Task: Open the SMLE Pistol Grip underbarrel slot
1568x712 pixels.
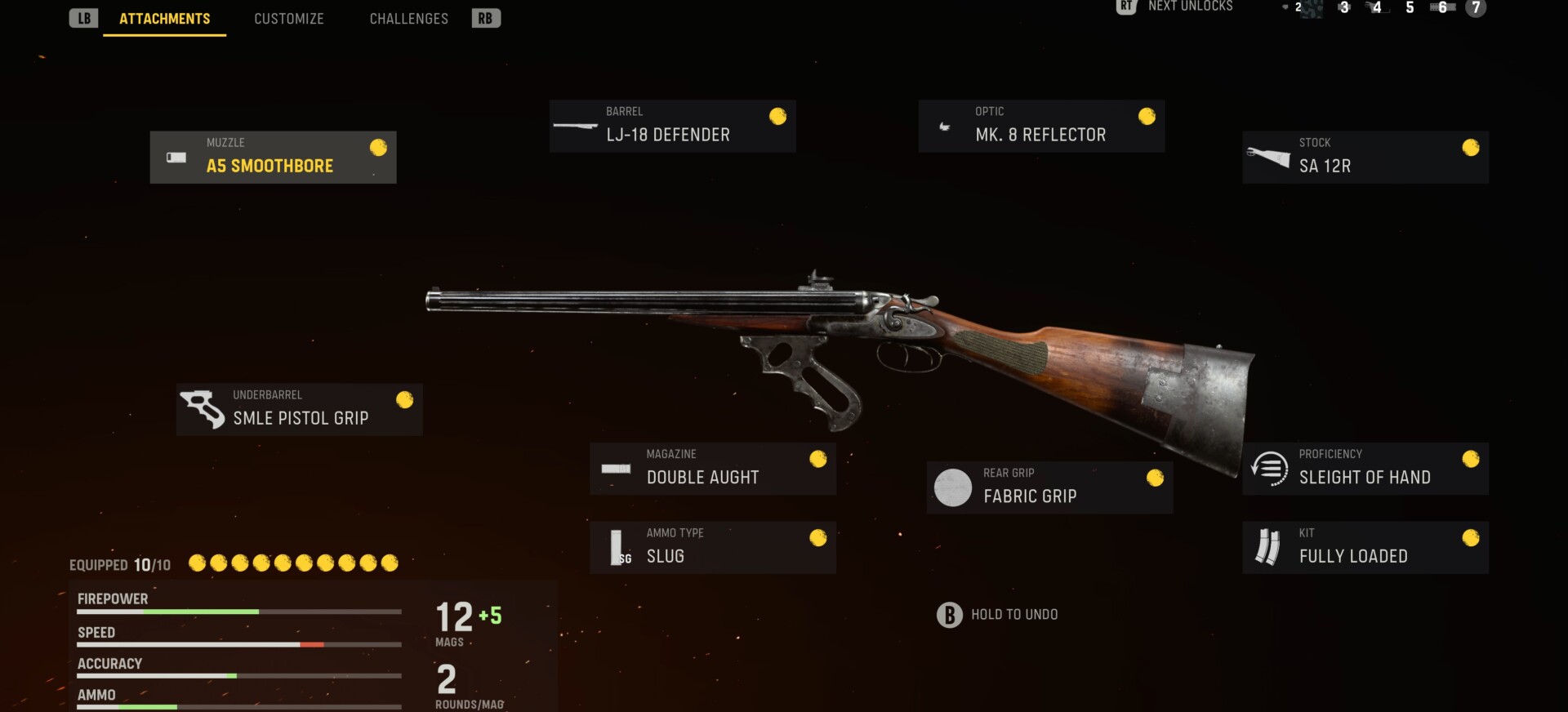Action: [299, 410]
